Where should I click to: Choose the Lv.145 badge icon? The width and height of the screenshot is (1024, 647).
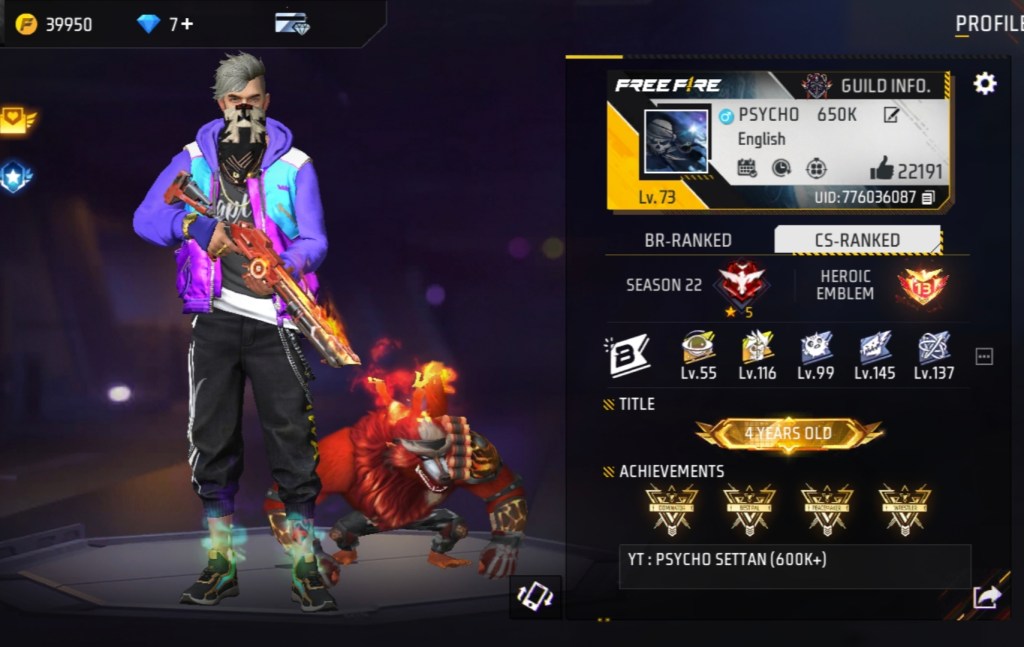tap(875, 349)
